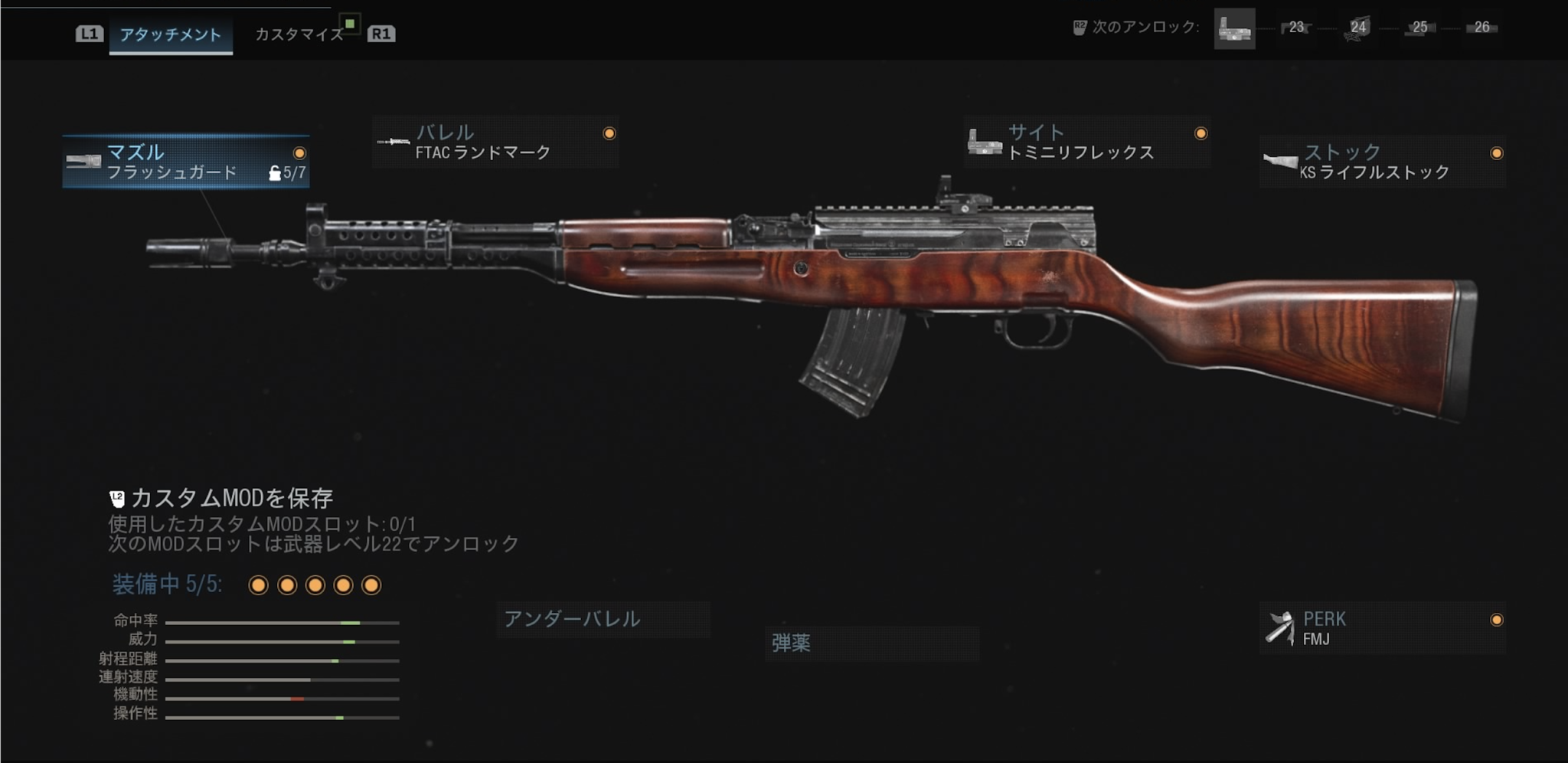Click the FTAC ランドマーク barrel icon
This screenshot has width=1568, height=763.
(x=393, y=140)
